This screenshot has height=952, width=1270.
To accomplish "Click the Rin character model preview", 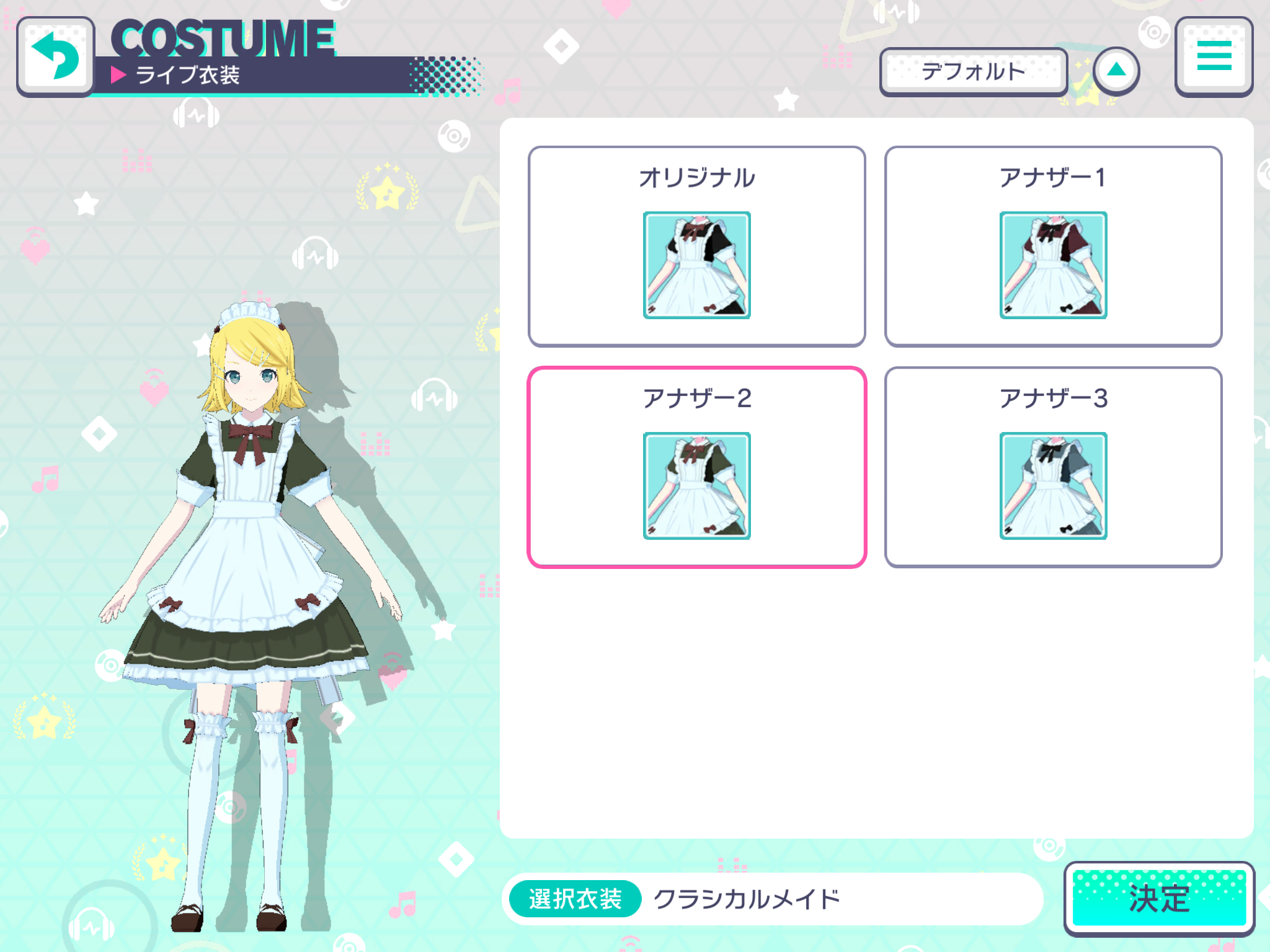I will [x=248, y=545].
